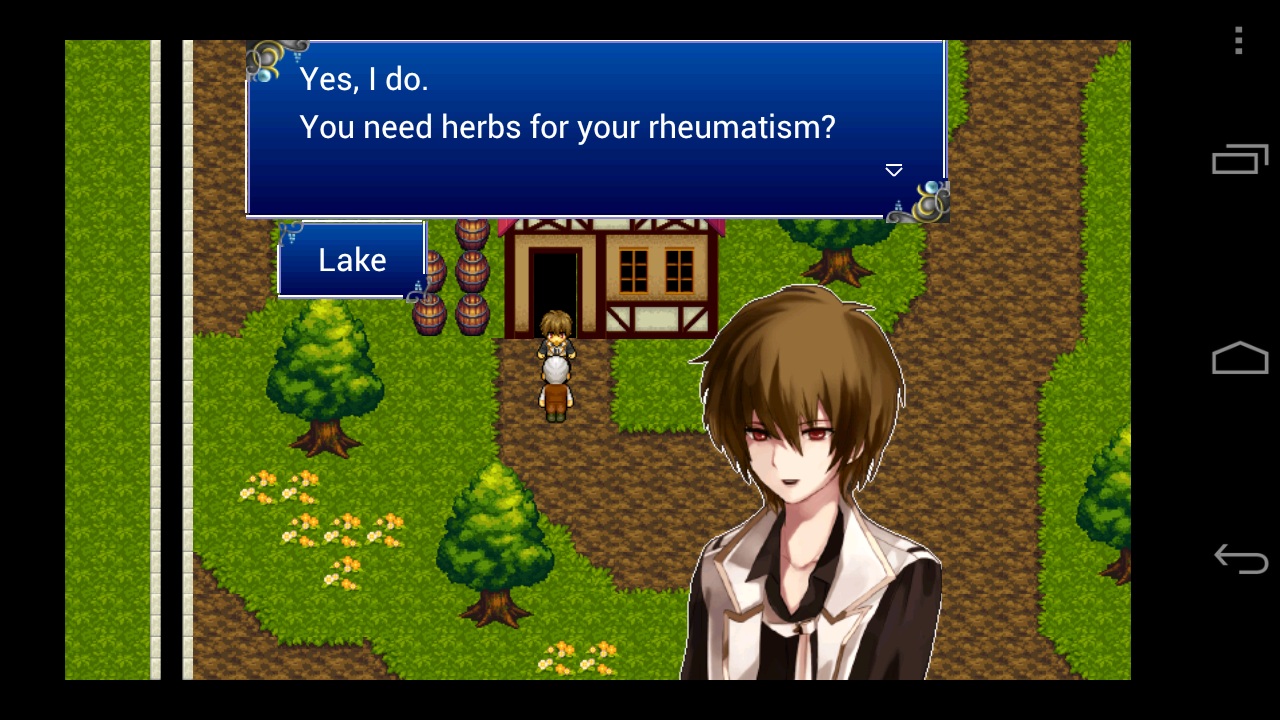Advance dialogue using the down arrow indicator
This screenshot has width=1280, height=720.
(x=894, y=171)
